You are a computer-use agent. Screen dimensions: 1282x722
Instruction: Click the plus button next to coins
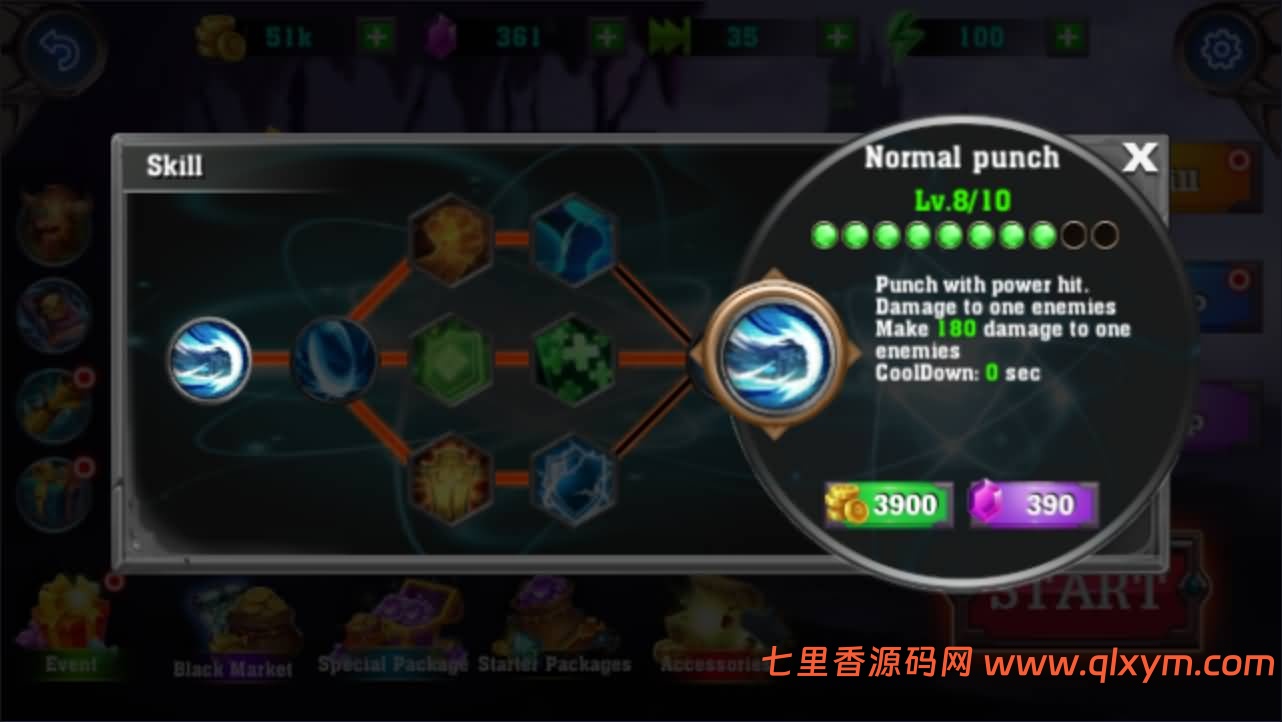[374, 38]
